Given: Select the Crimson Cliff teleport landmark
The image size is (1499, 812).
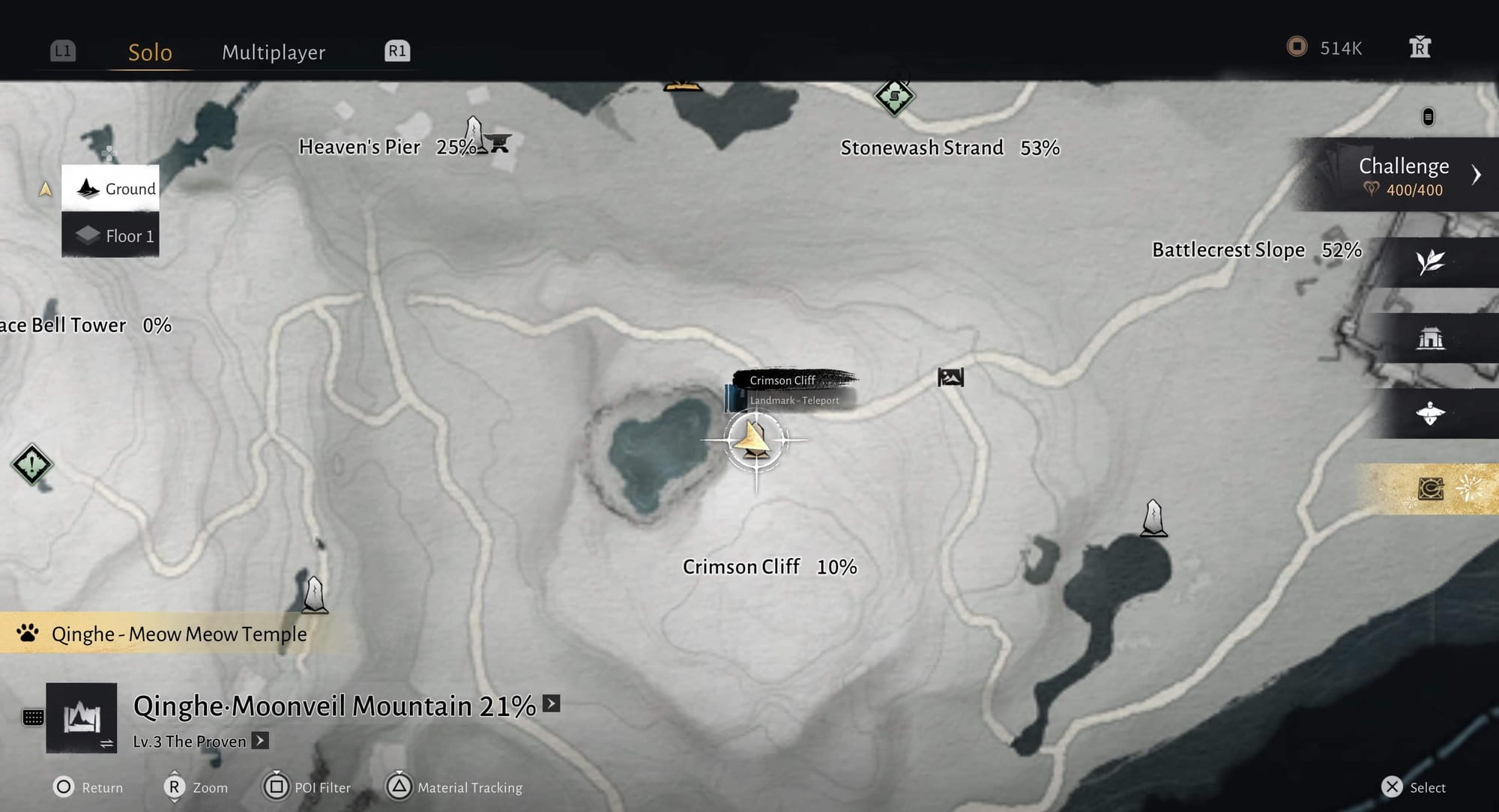Looking at the screenshot, I should [755, 440].
